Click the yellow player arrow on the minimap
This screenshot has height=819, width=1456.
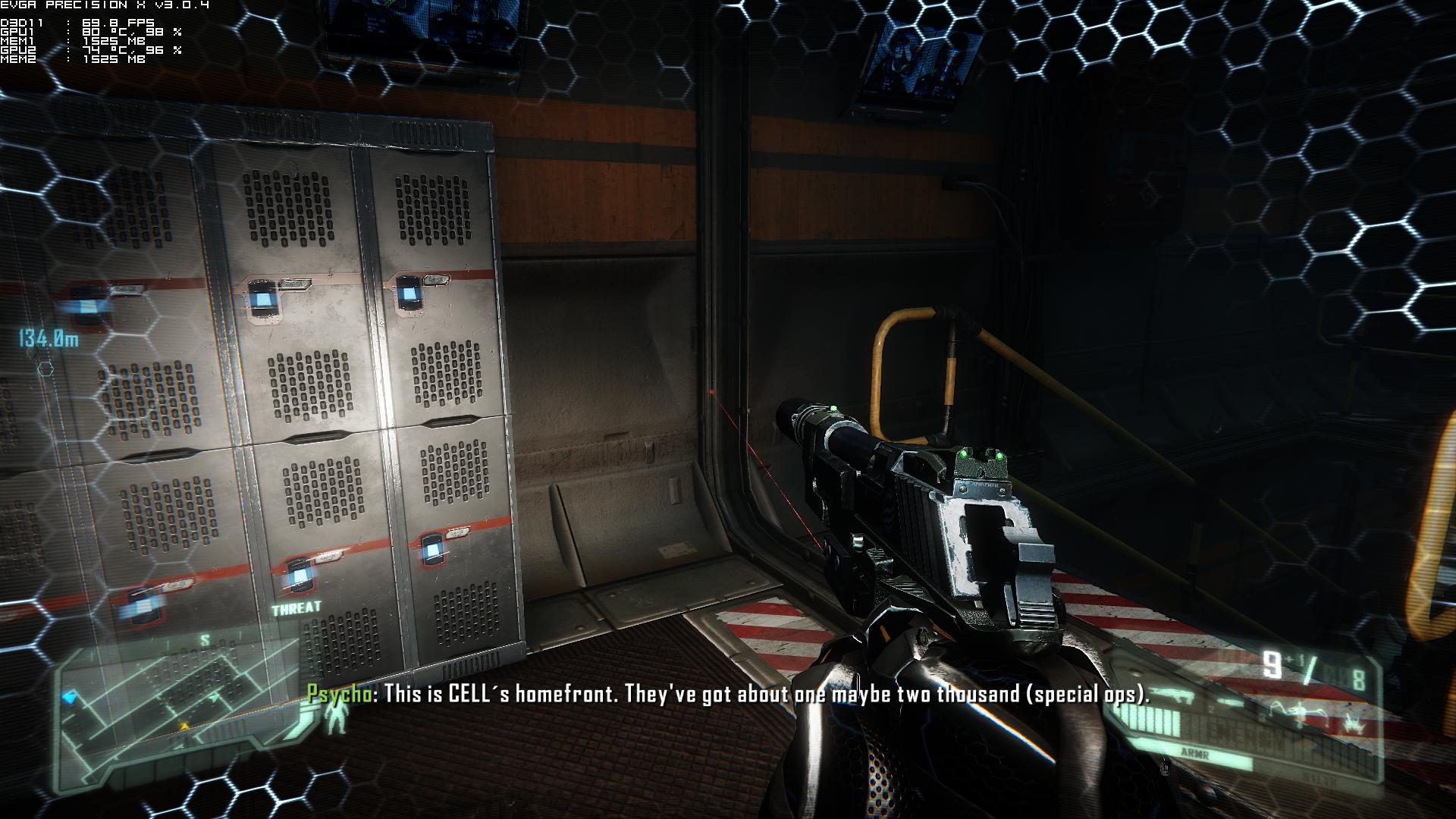point(183,726)
